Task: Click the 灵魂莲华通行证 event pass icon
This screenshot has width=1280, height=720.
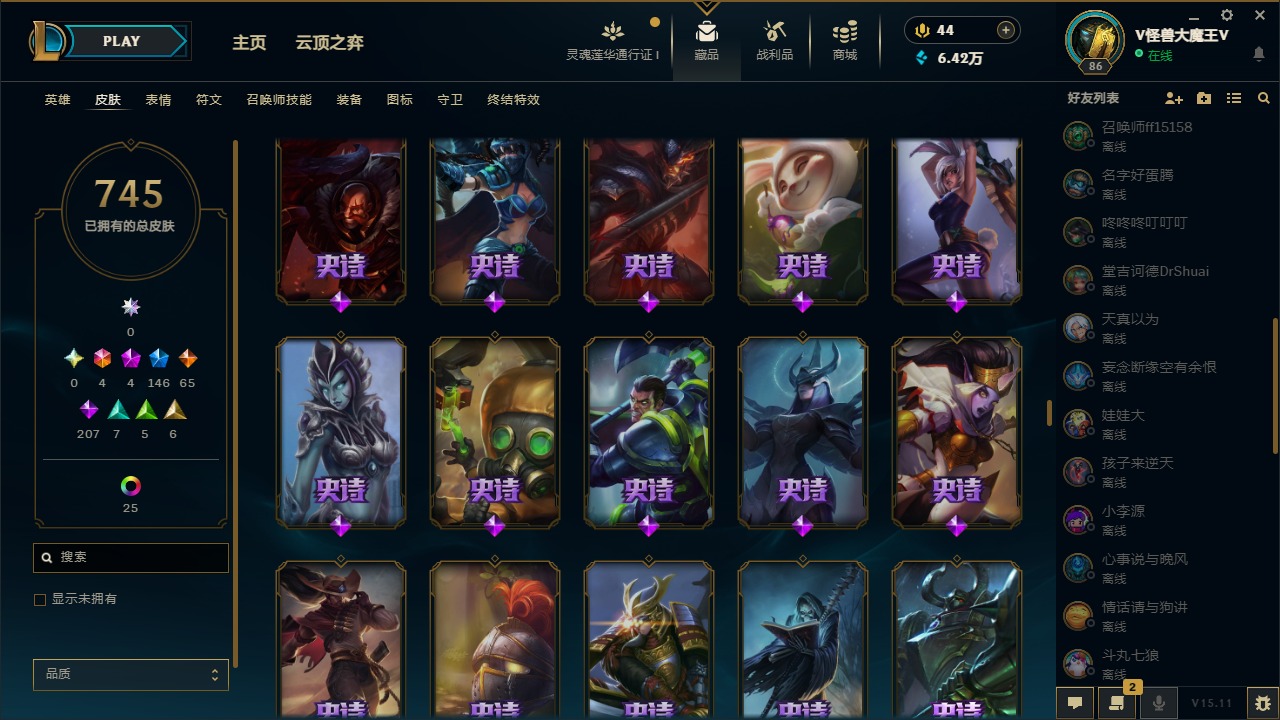Action: coord(612,30)
